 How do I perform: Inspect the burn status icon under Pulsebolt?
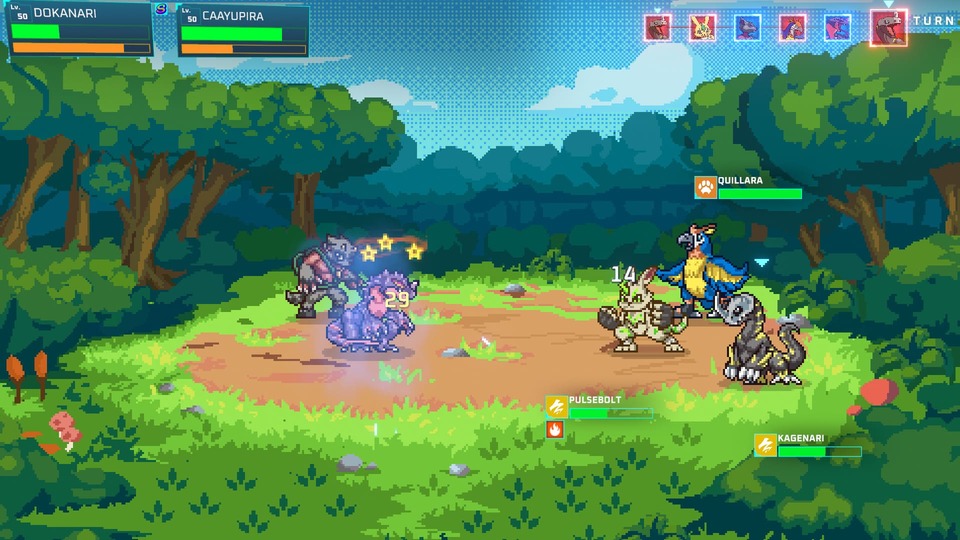(555, 429)
